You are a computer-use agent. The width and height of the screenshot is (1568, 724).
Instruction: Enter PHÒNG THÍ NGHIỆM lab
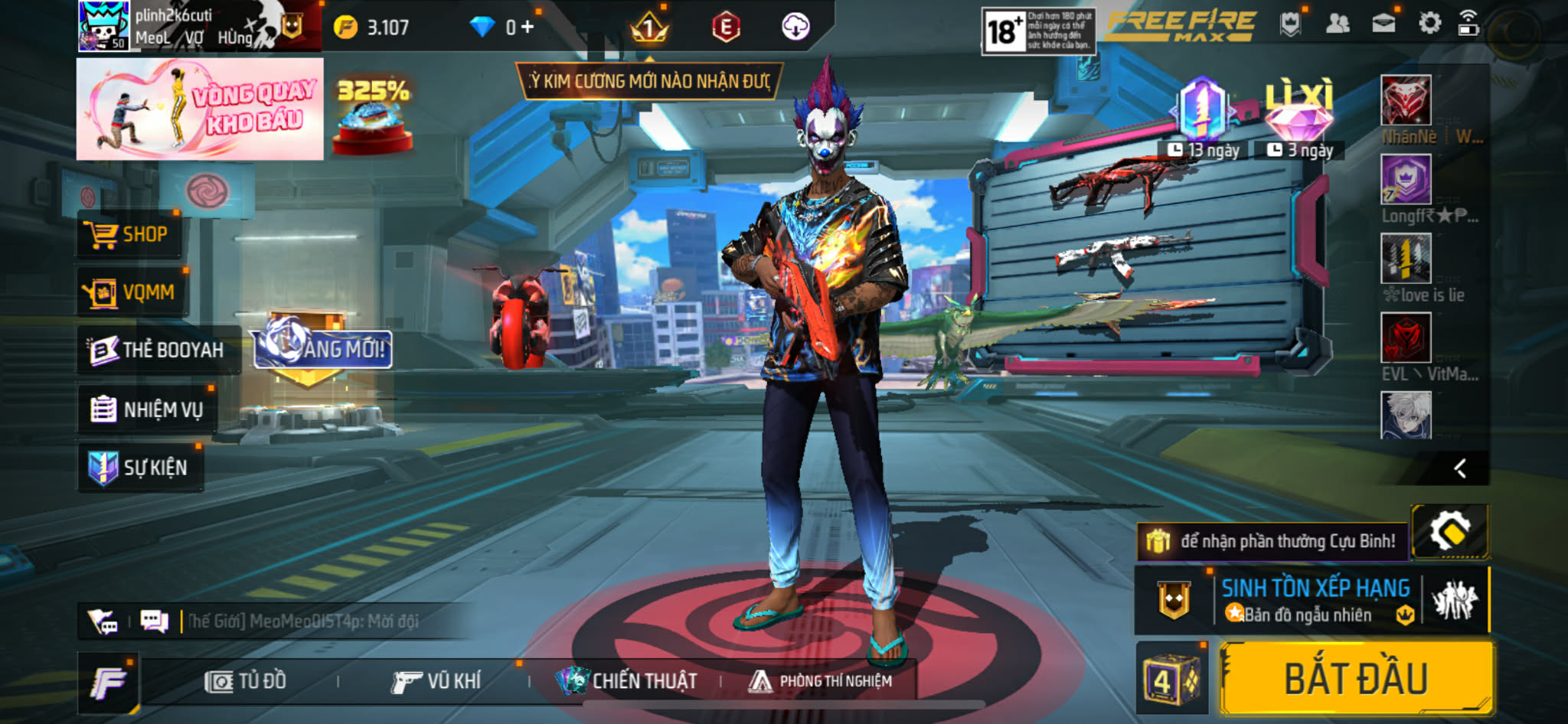click(x=821, y=681)
